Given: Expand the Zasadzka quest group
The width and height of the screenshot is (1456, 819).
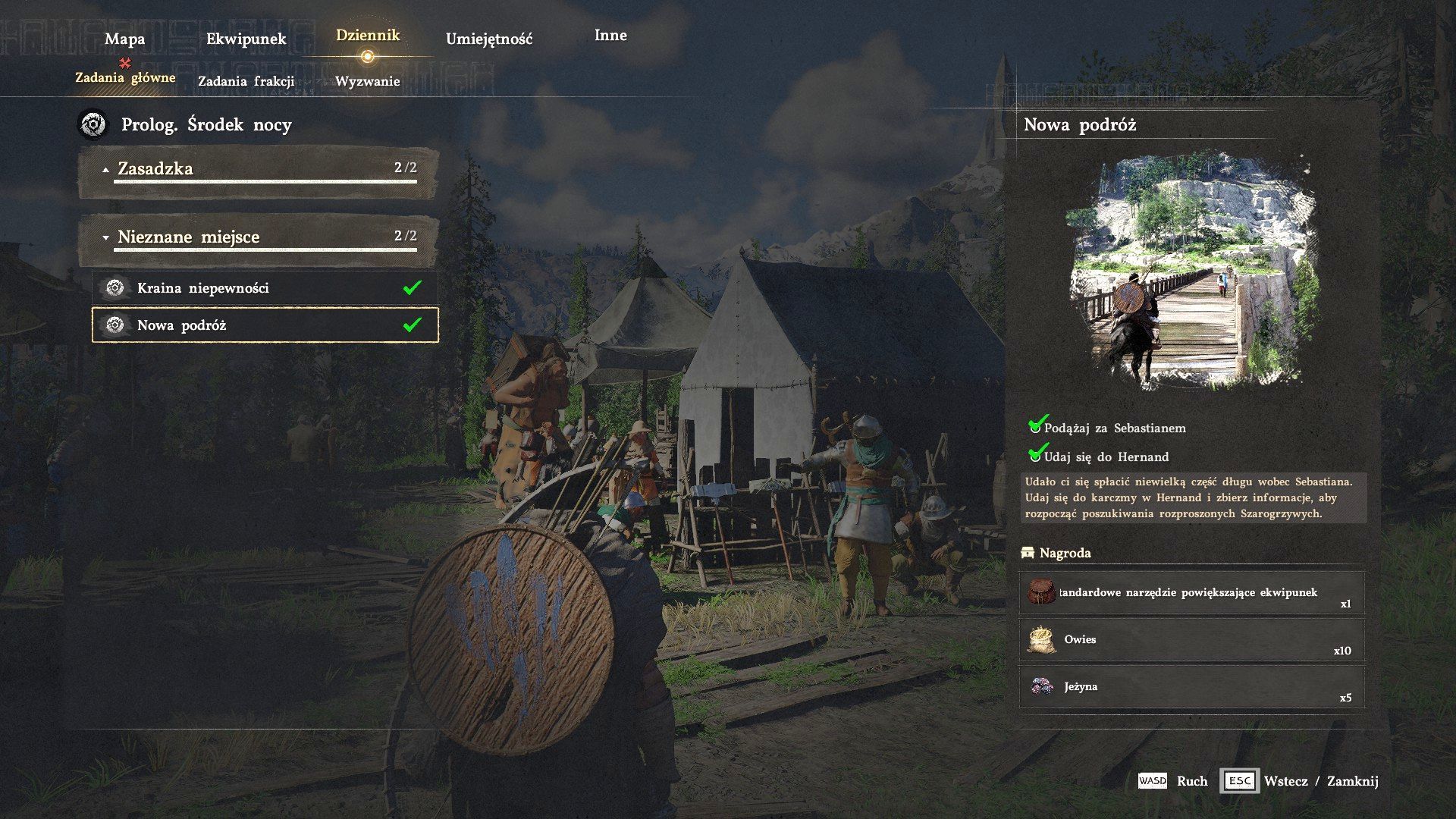Looking at the screenshot, I should 259,170.
